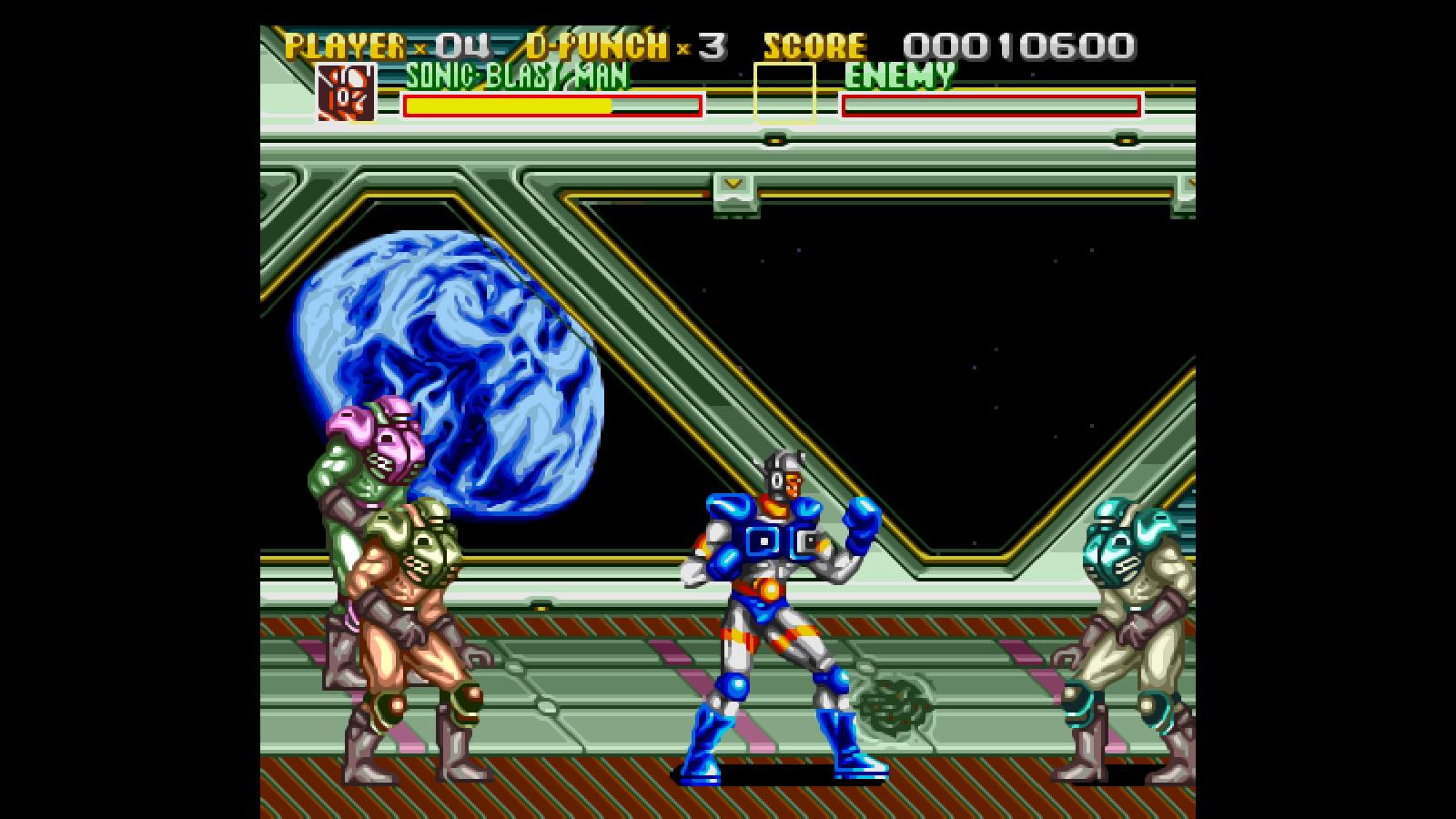This screenshot has height=819, width=1456.
Task: Click the Sonic Blast Man portrait icon
Action: tap(346, 92)
